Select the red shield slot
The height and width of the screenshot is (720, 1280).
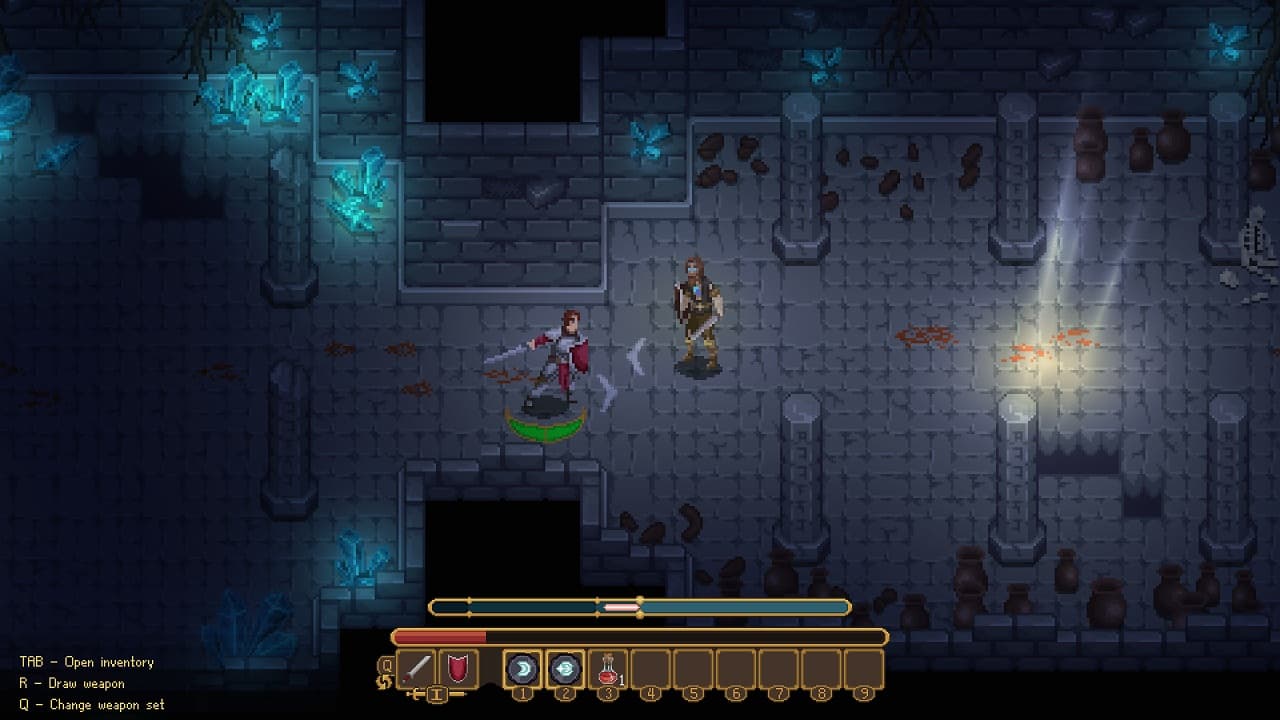[x=458, y=668]
